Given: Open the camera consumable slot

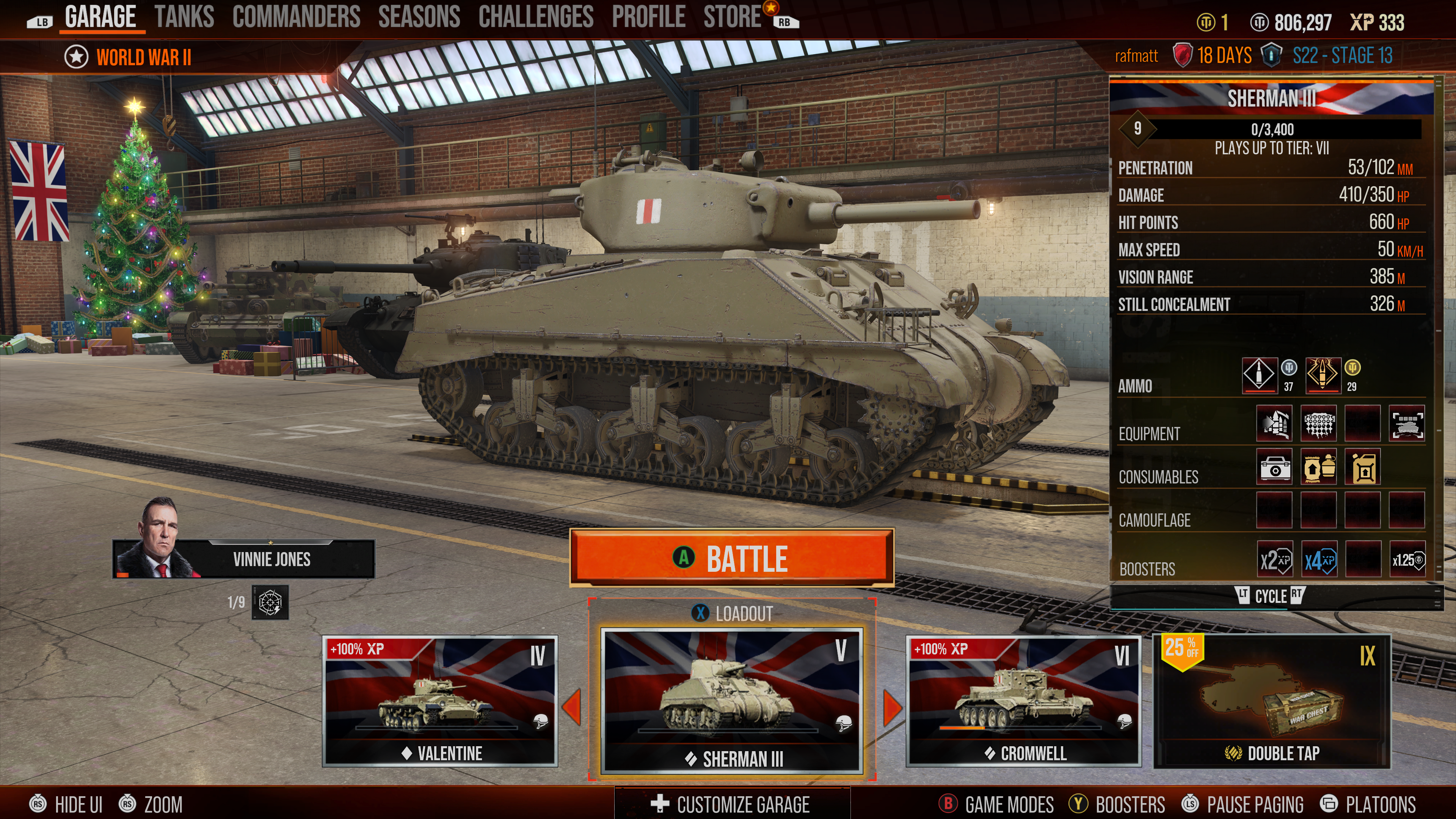Looking at the screenshot, I should 1274,468.
